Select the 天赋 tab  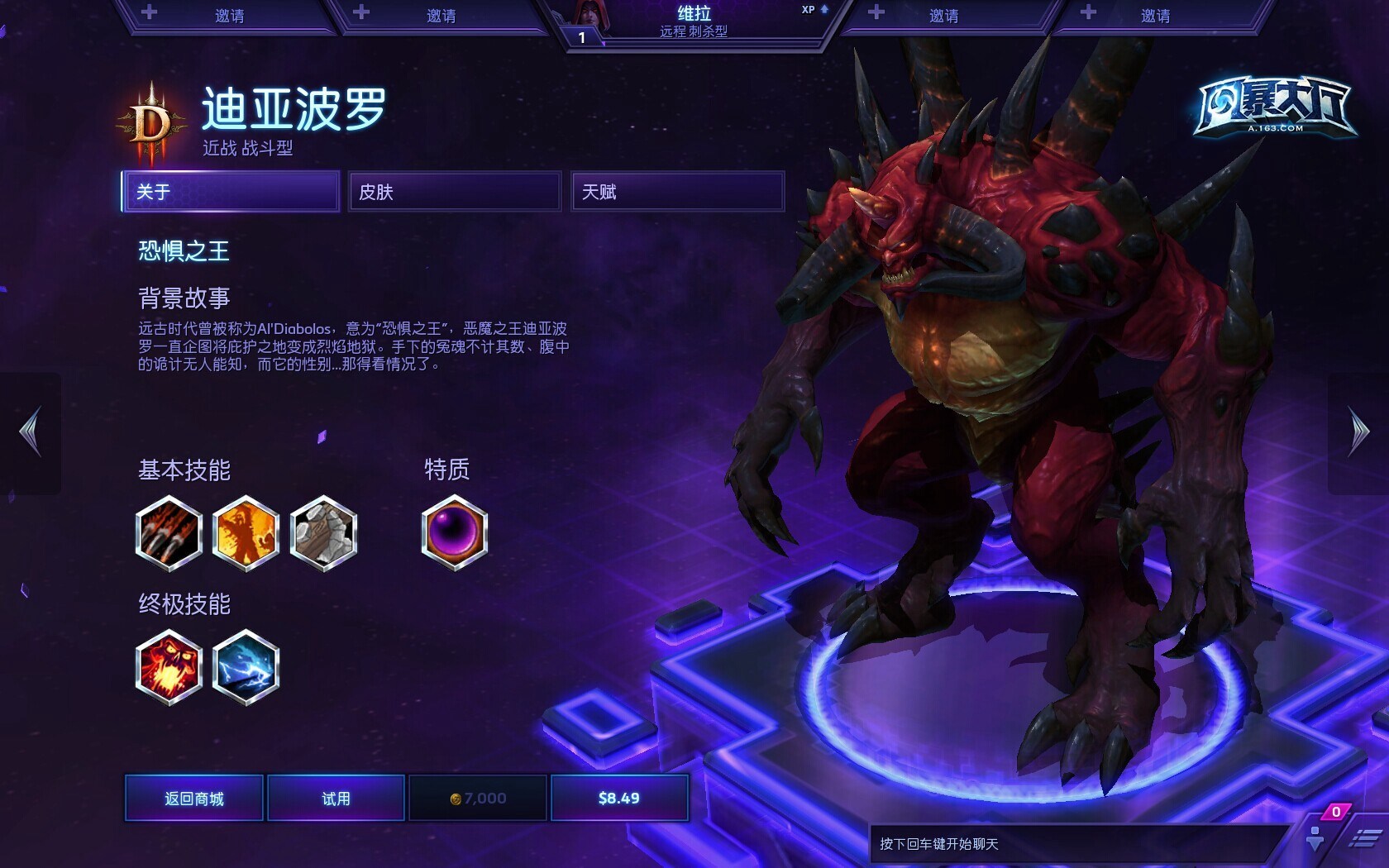677,192
